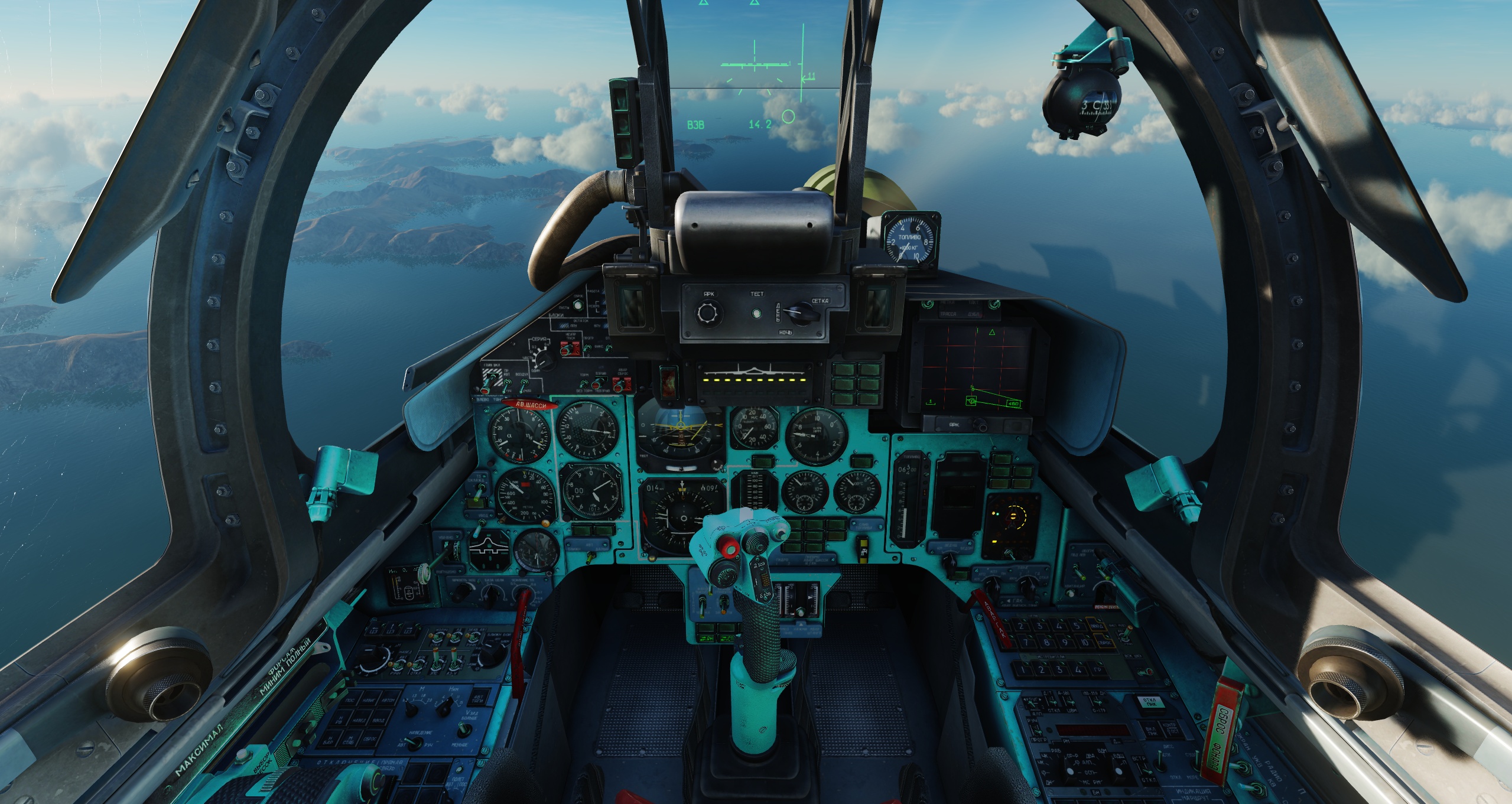Turn the HSI course selector knob
1512x804 pixels.
point(653,556)
